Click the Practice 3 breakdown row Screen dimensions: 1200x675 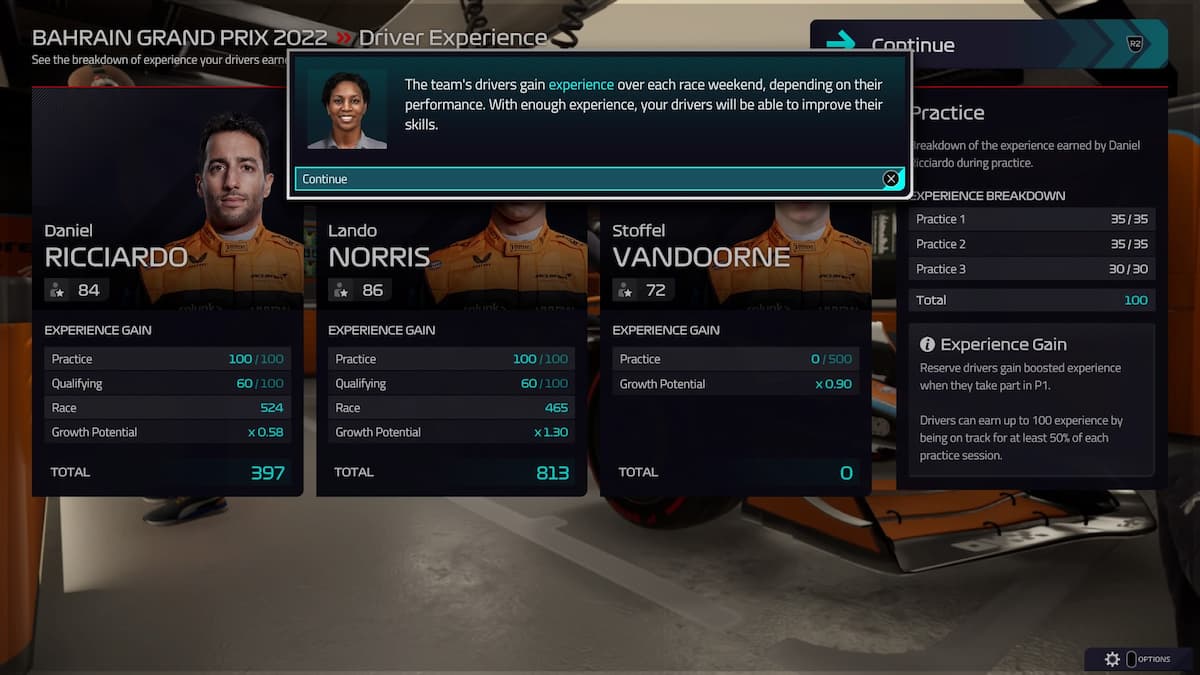(1031, 269)
